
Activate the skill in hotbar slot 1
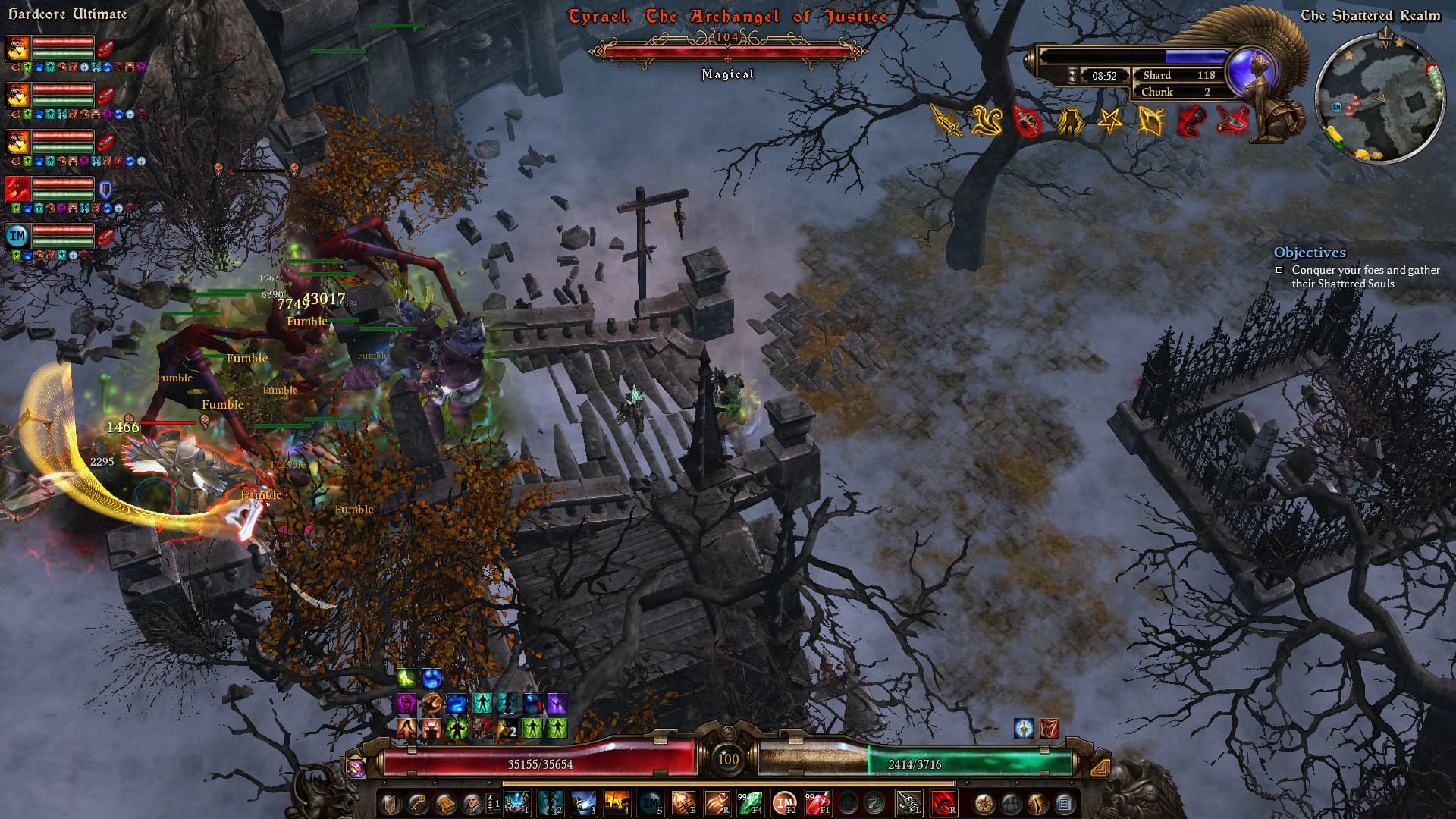[517, 802]
